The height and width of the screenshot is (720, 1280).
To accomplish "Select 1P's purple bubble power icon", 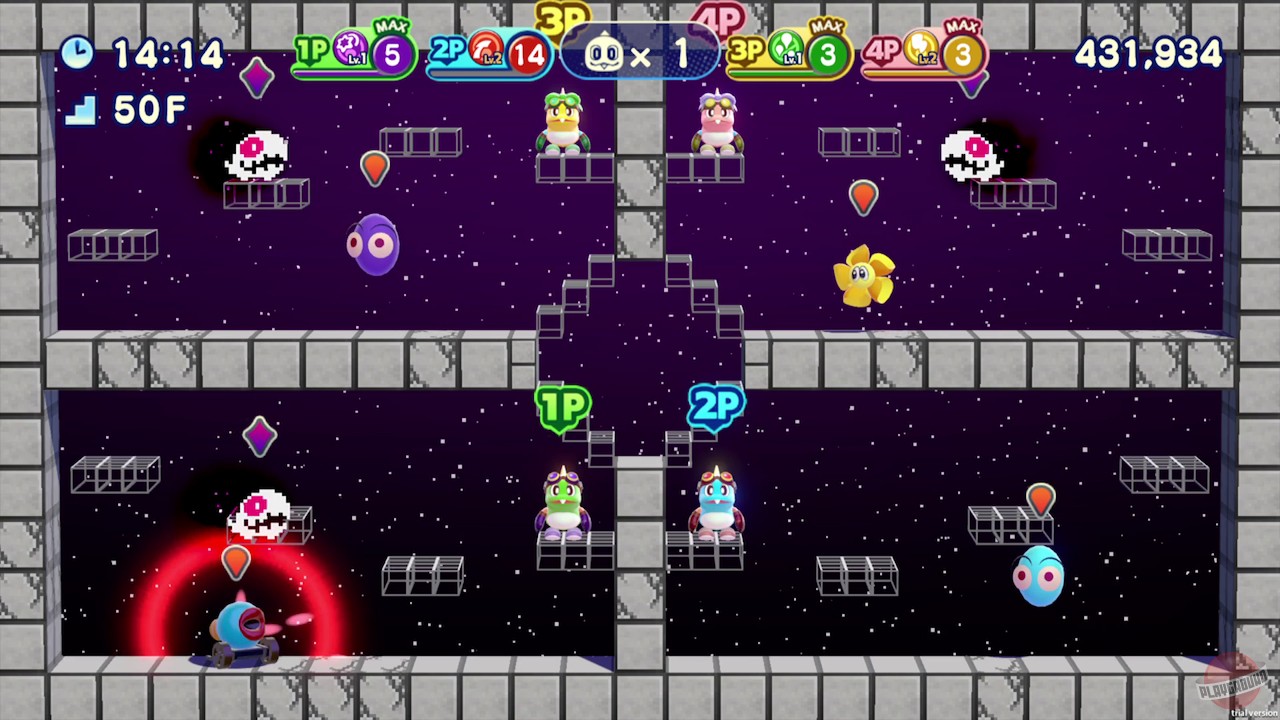I will 349,48.
